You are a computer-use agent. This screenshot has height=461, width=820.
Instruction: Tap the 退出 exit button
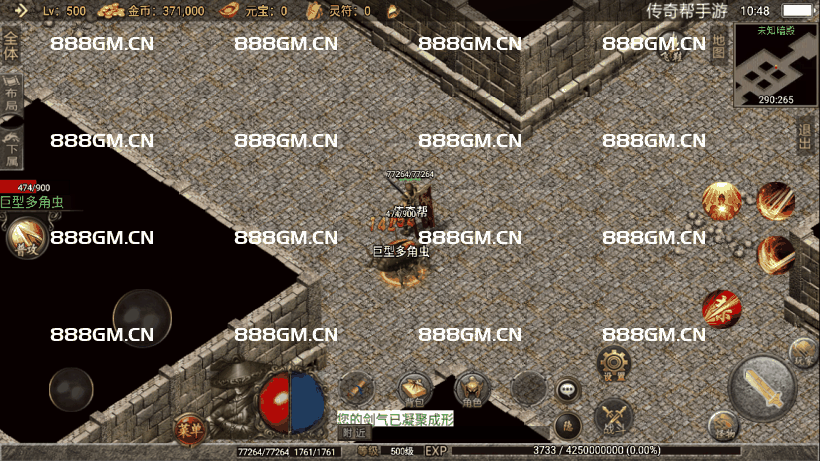(805, 134)
